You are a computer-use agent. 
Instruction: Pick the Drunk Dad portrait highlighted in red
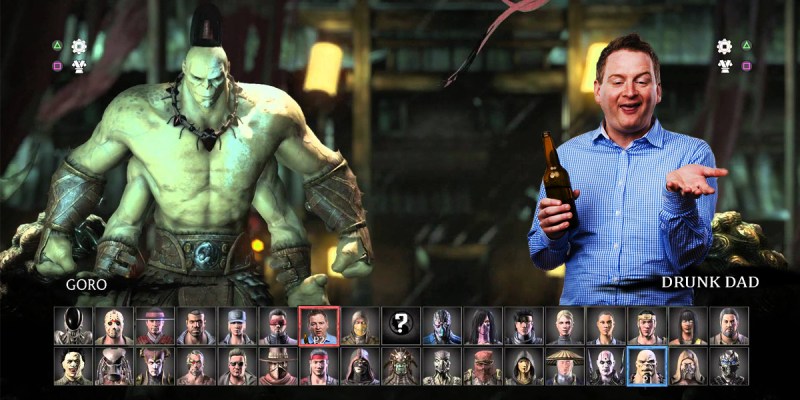[x=319, y=325]
